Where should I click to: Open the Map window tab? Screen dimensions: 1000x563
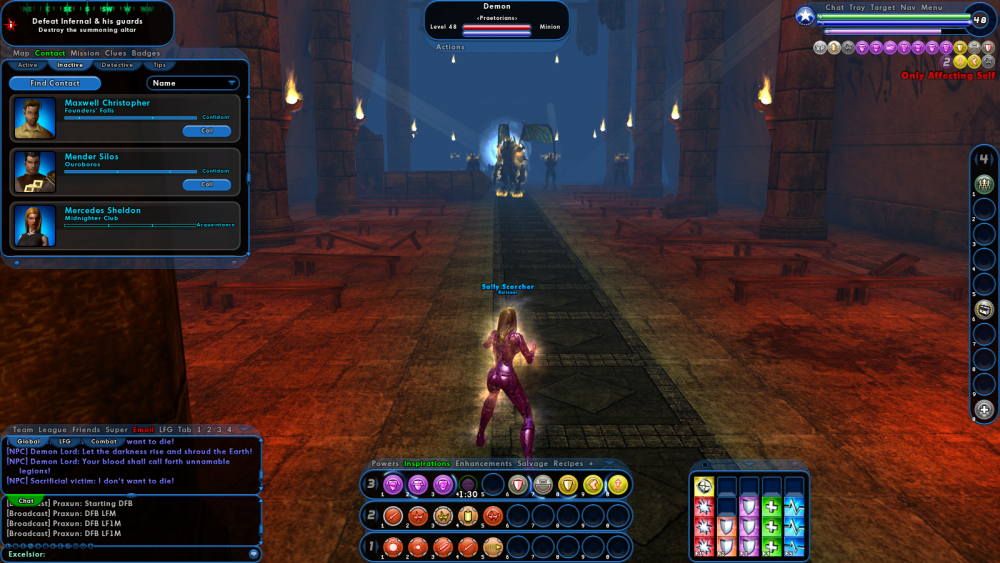pyautogui.click(x=21, y=53)
